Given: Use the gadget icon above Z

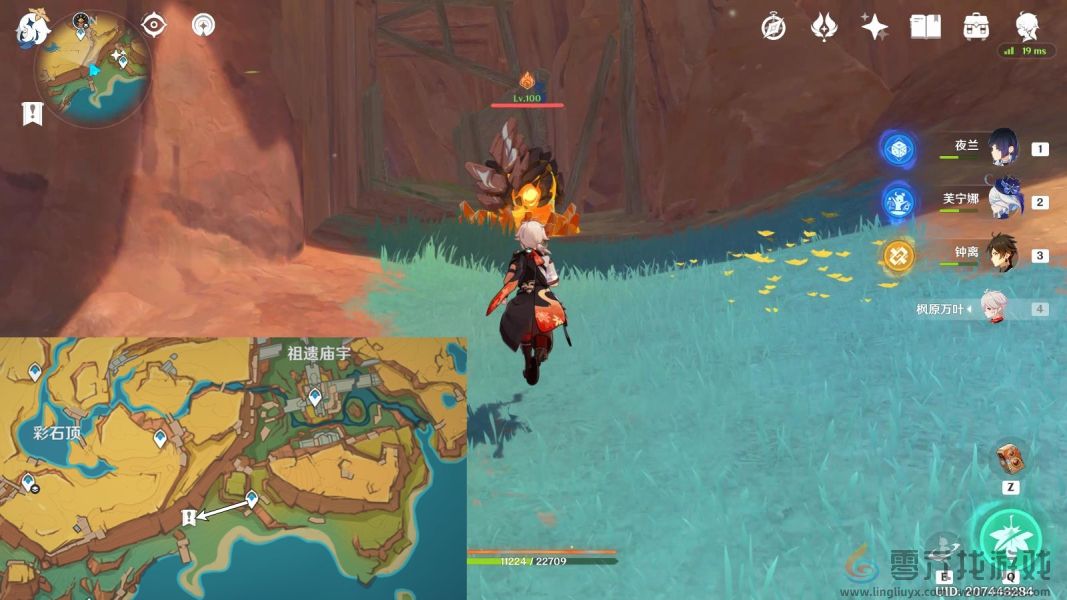Looking at the screenshot, I should point(1009,458).
